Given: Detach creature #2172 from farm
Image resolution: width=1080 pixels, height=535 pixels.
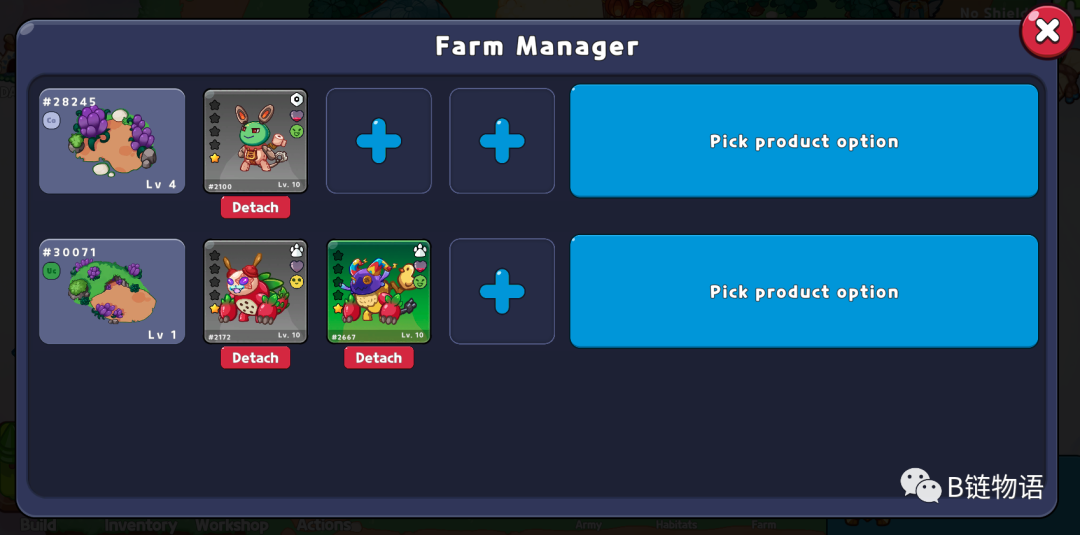Looking at the screenshot, I should click(255, 358).
